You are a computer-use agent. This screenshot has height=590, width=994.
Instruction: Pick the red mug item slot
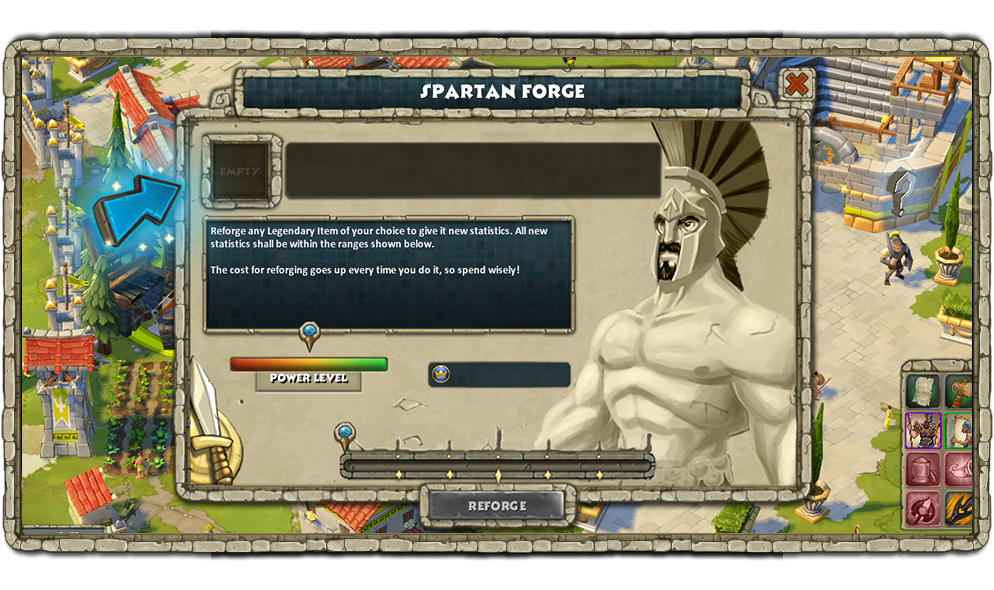click(922, 469)
